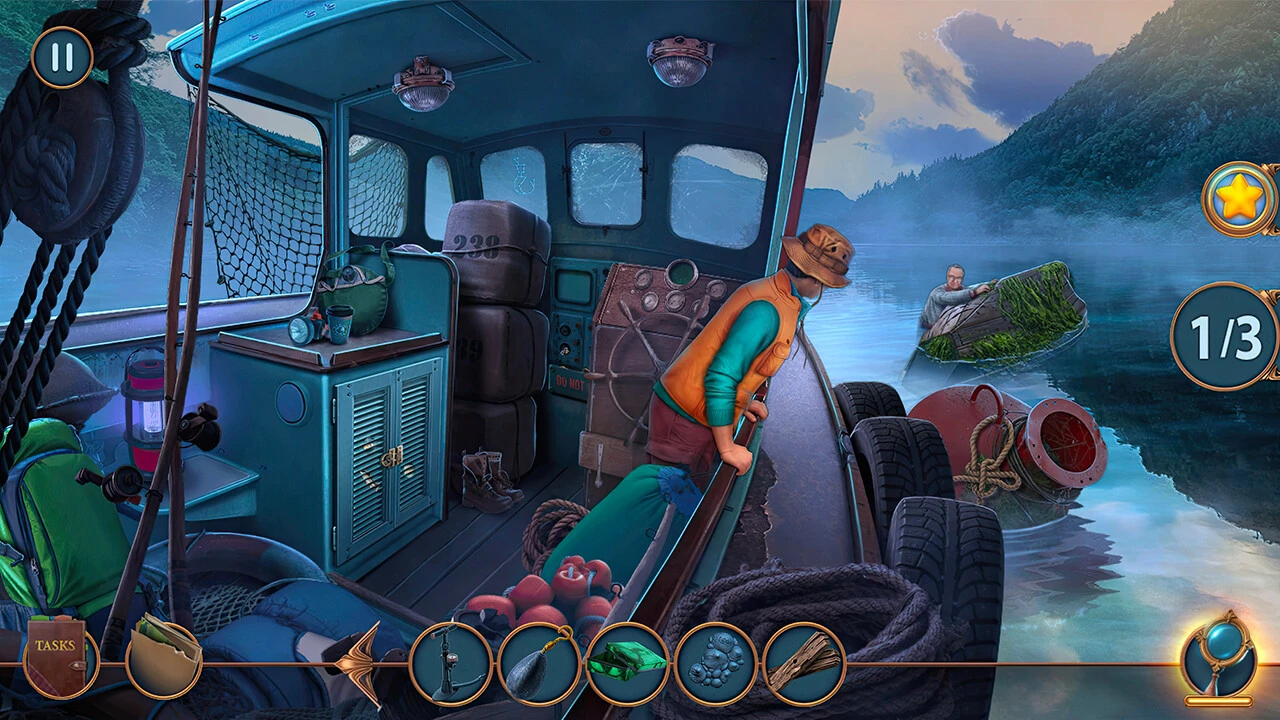Select the fishing weight inventory item

point(539,663)
